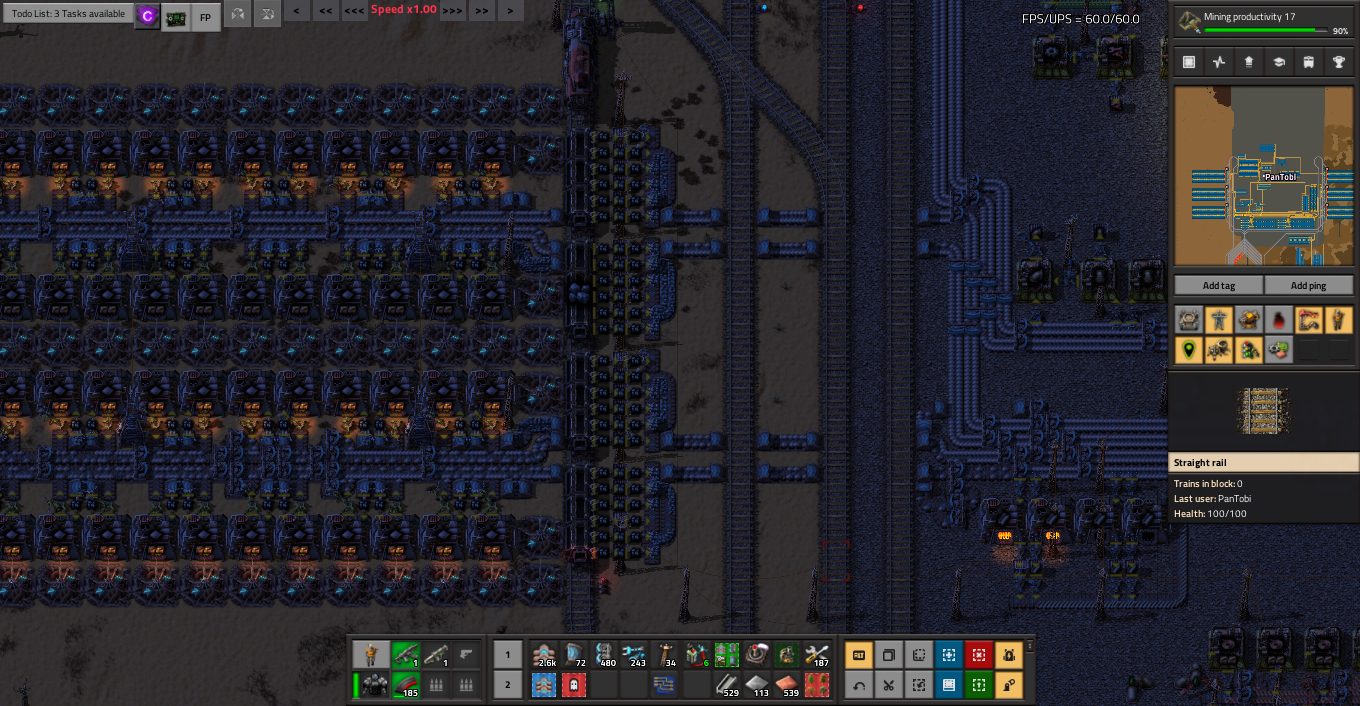
Task: Click the undo arrow shortcut button
Action: [x=858, y=685]
